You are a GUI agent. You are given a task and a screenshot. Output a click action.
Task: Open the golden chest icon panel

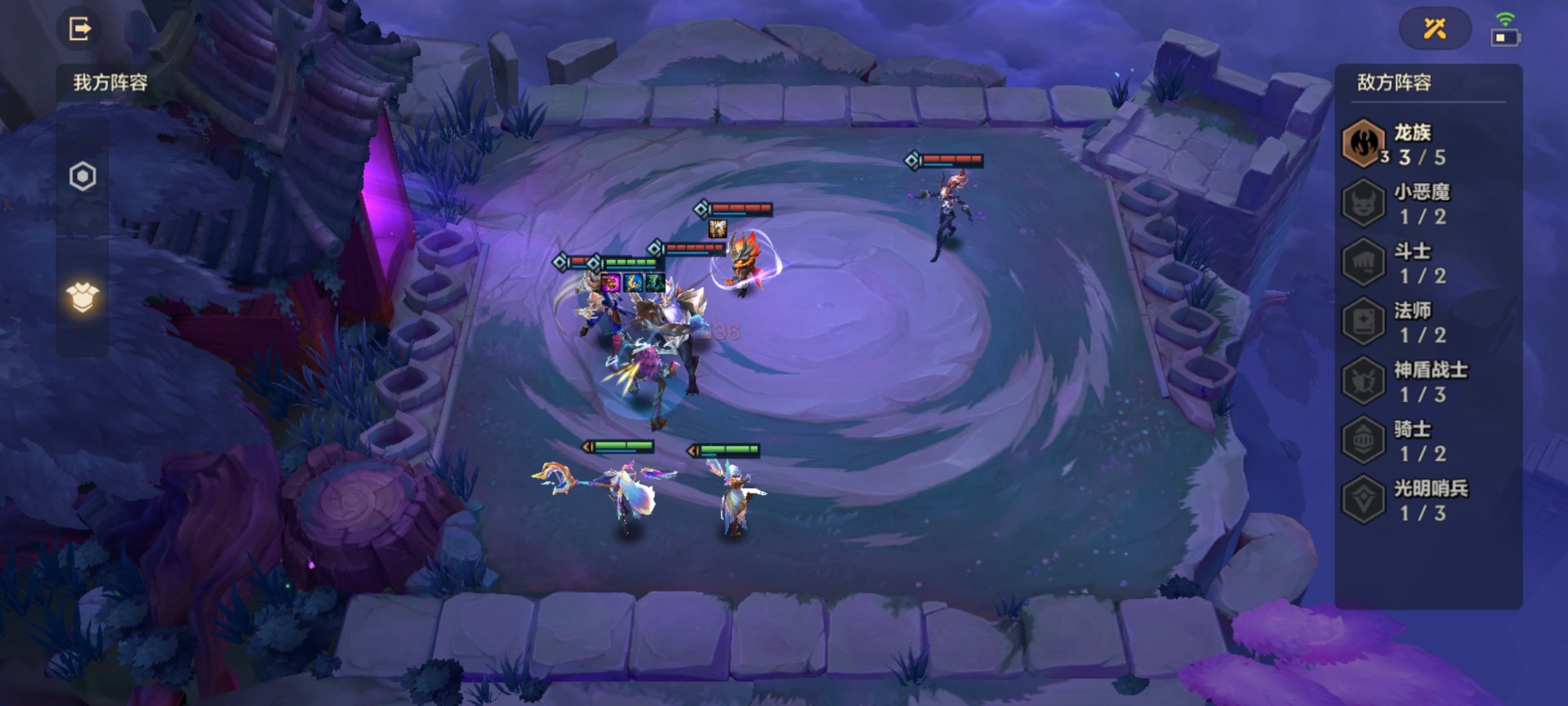tap(82, 297)
